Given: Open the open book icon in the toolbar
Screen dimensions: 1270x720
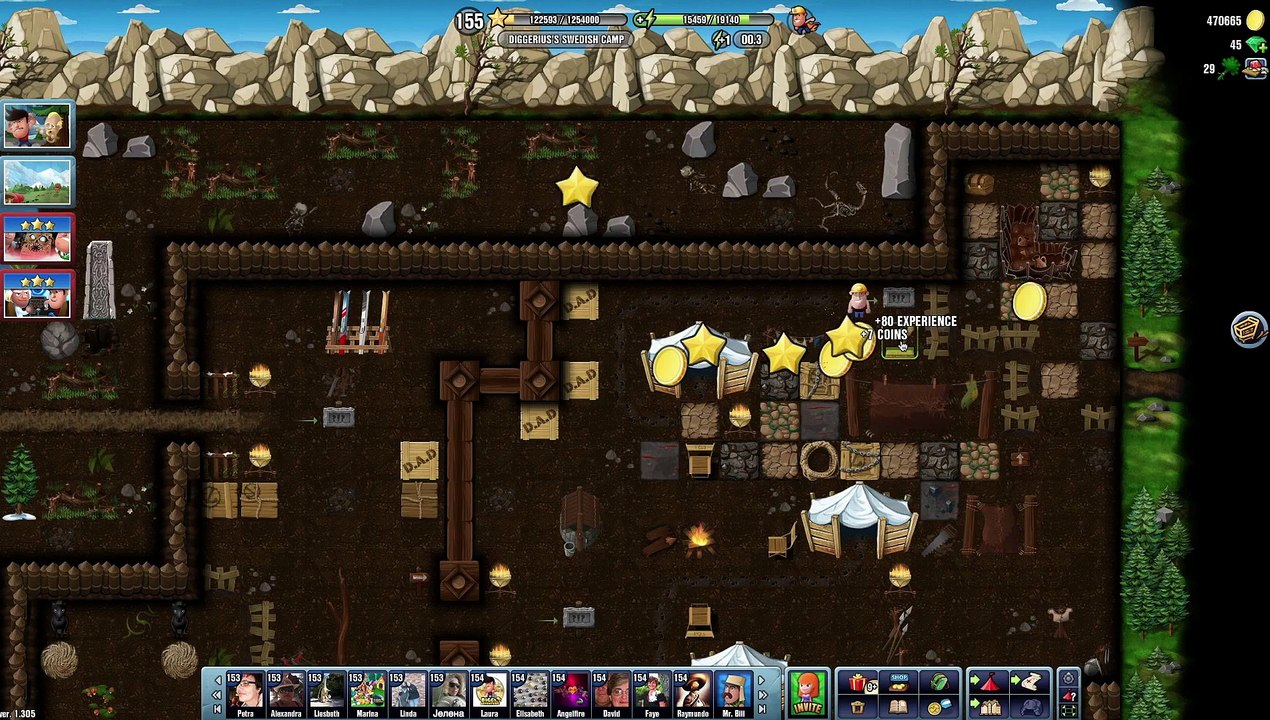Looking at the screenshot, I should [x=898, y=706].
